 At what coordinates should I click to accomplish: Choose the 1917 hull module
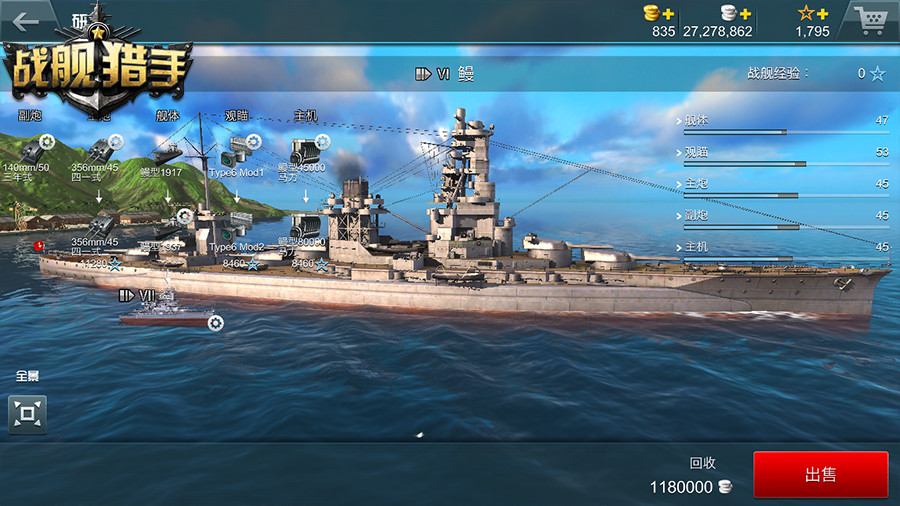pos(168,155)
